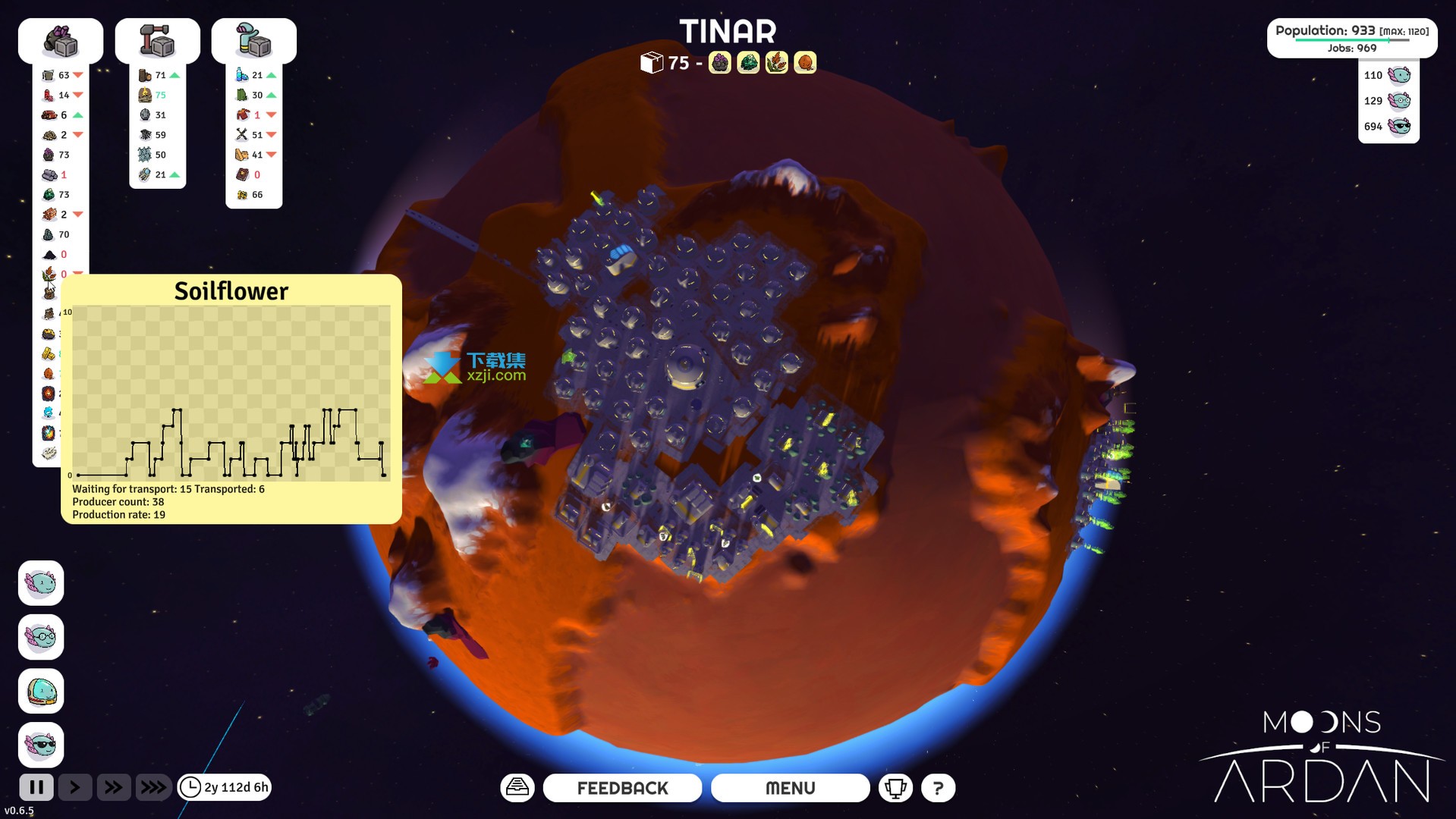The height and width of the screenshot is (819, 1456).
Task: Select the sunglasses citizens row showing 694
Action: click(1388, 126)
